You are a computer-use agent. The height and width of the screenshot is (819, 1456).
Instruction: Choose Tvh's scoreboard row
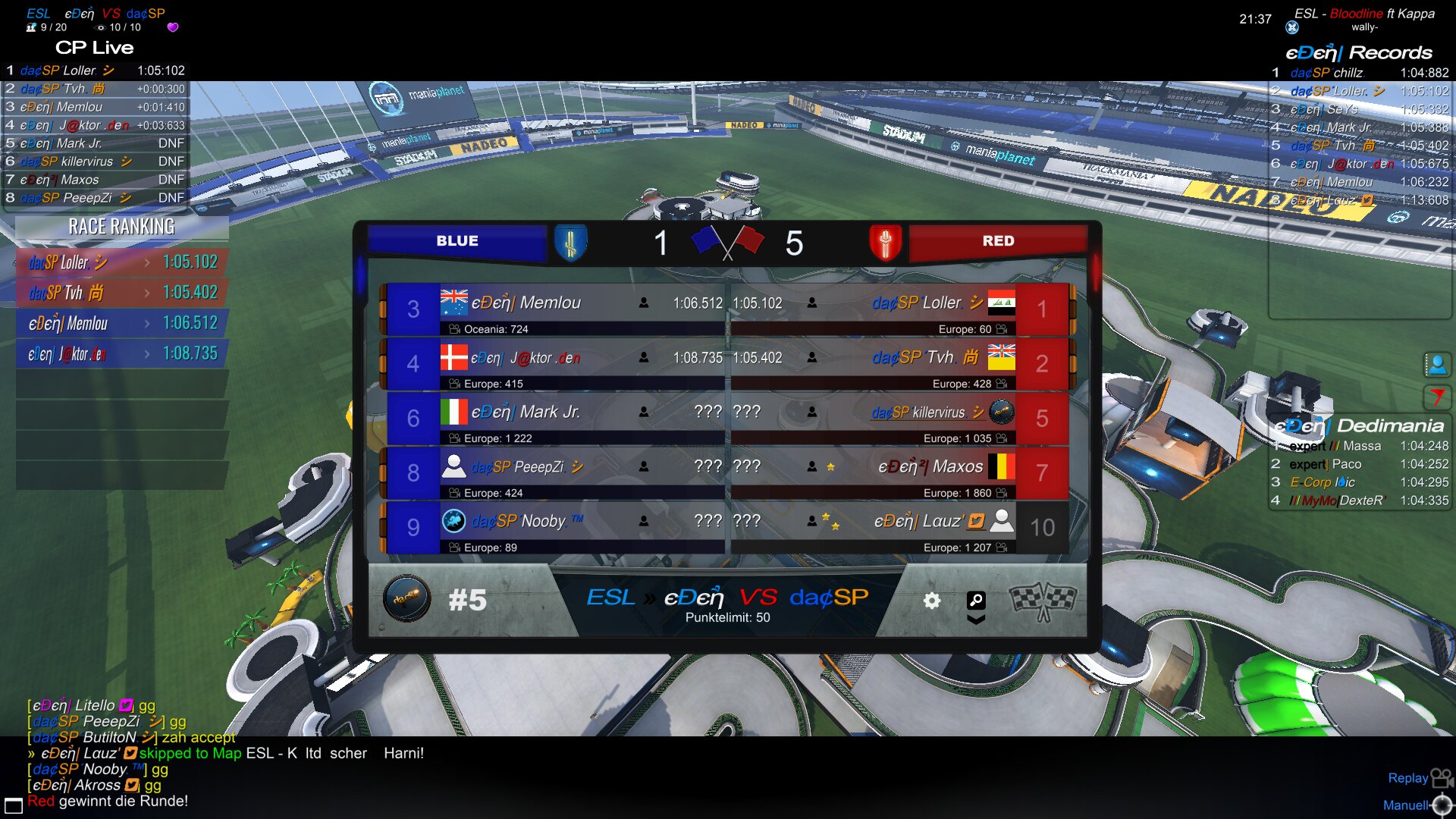pos(902,364)
